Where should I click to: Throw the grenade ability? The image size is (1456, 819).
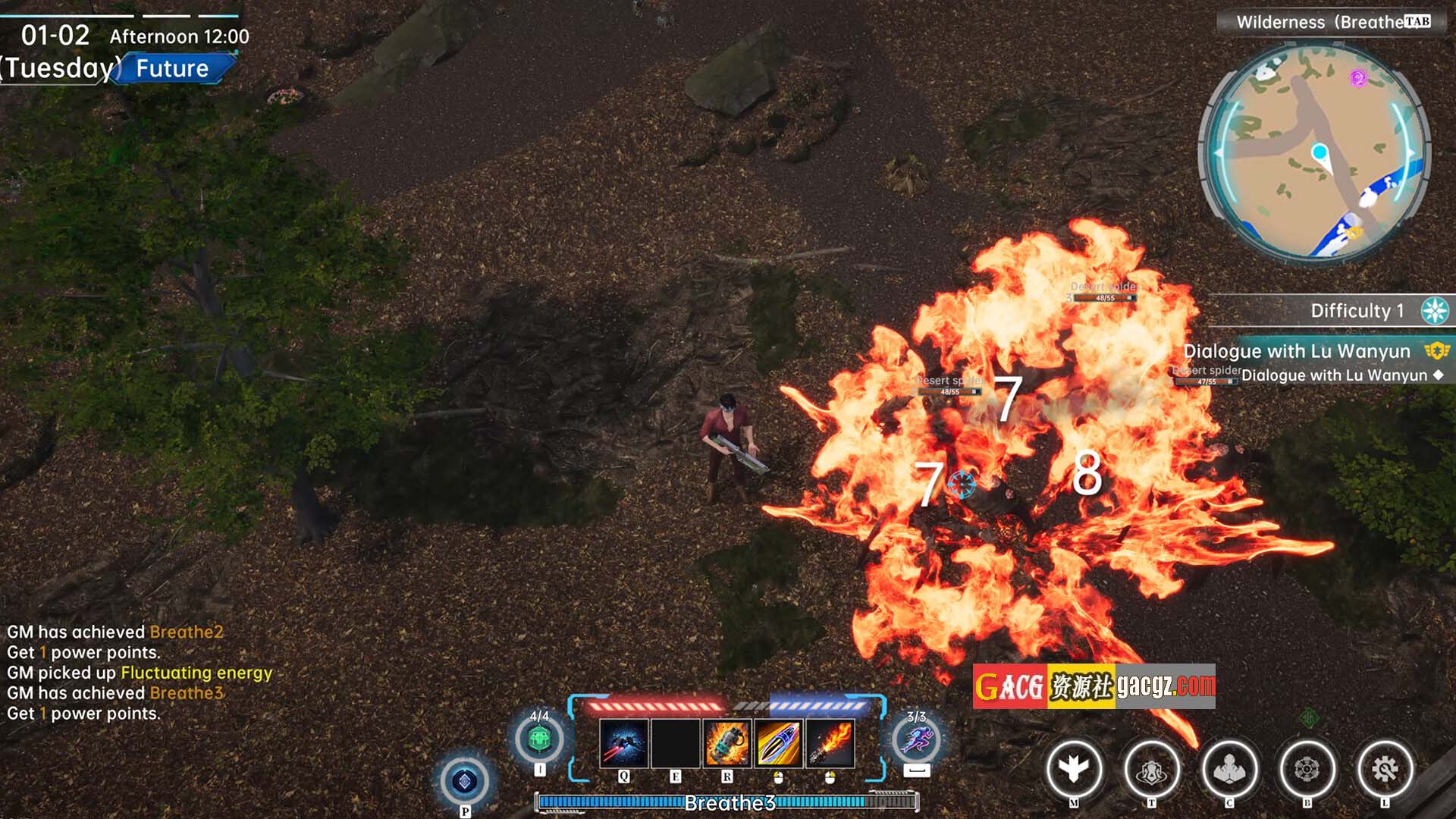pyautogui.click(x=726, y=743)
